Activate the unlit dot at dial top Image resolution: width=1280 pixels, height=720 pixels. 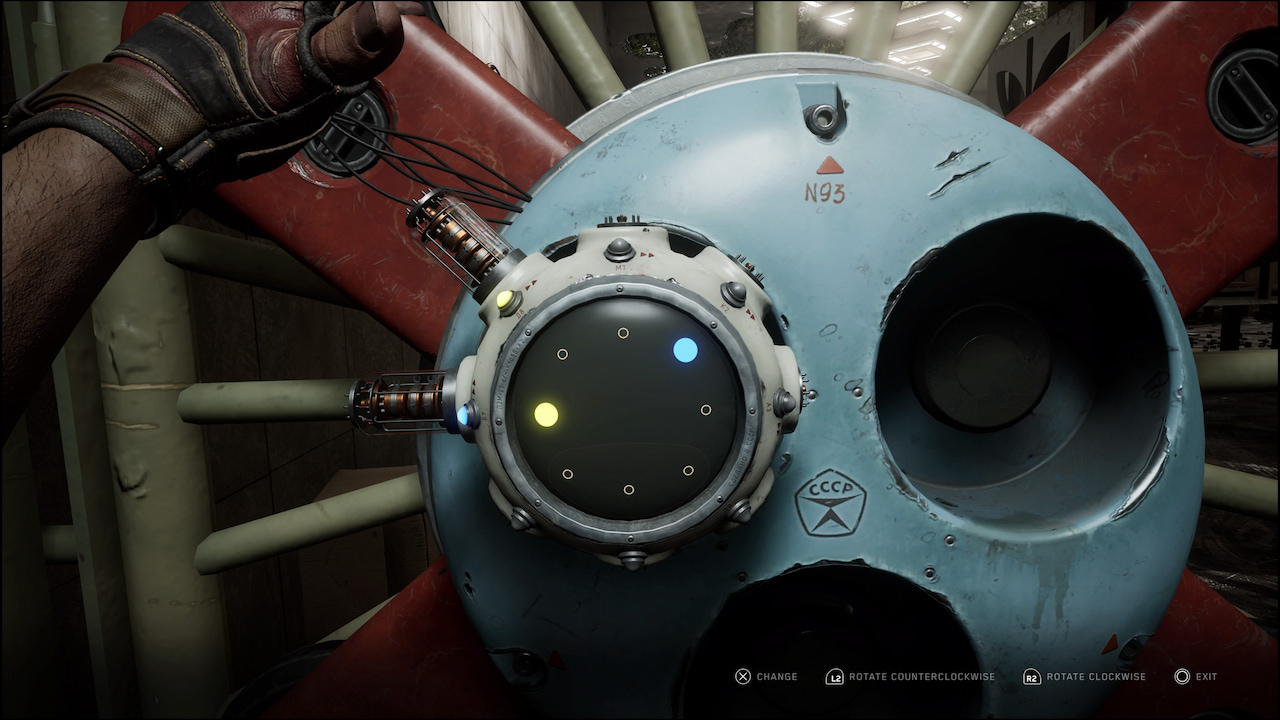tap(624, 332)
